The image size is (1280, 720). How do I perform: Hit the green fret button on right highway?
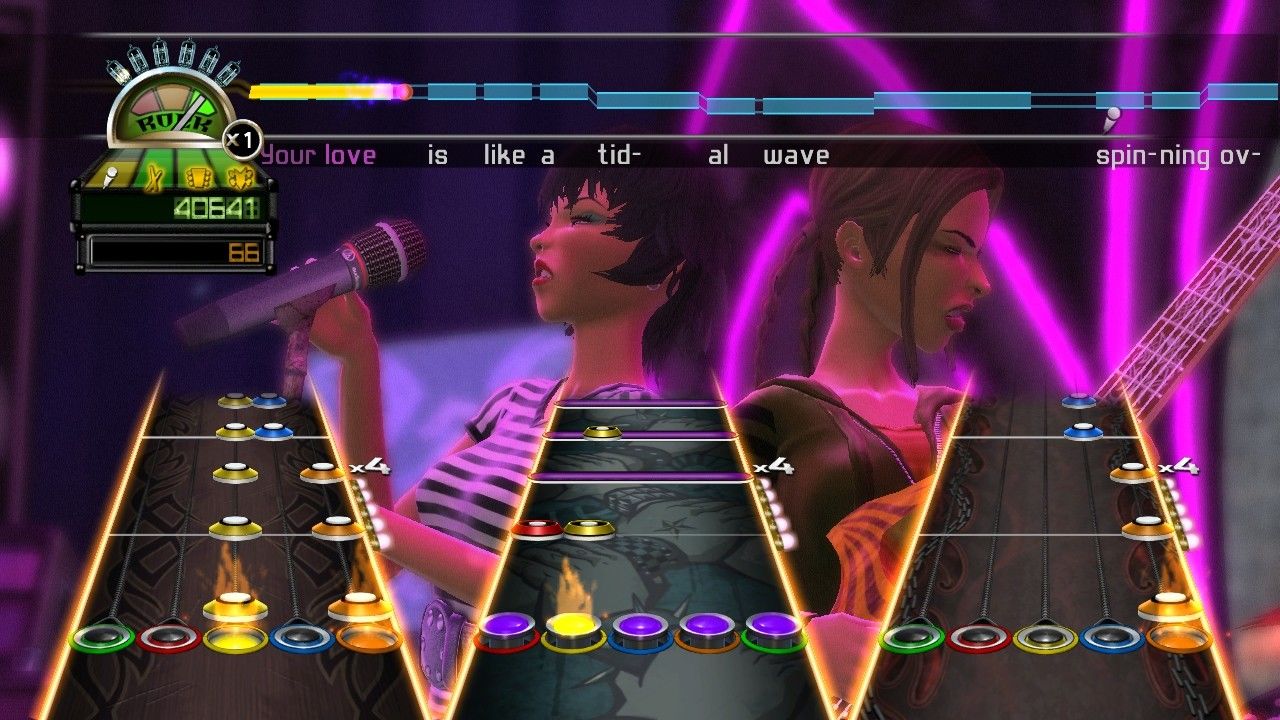coord(912,637)
